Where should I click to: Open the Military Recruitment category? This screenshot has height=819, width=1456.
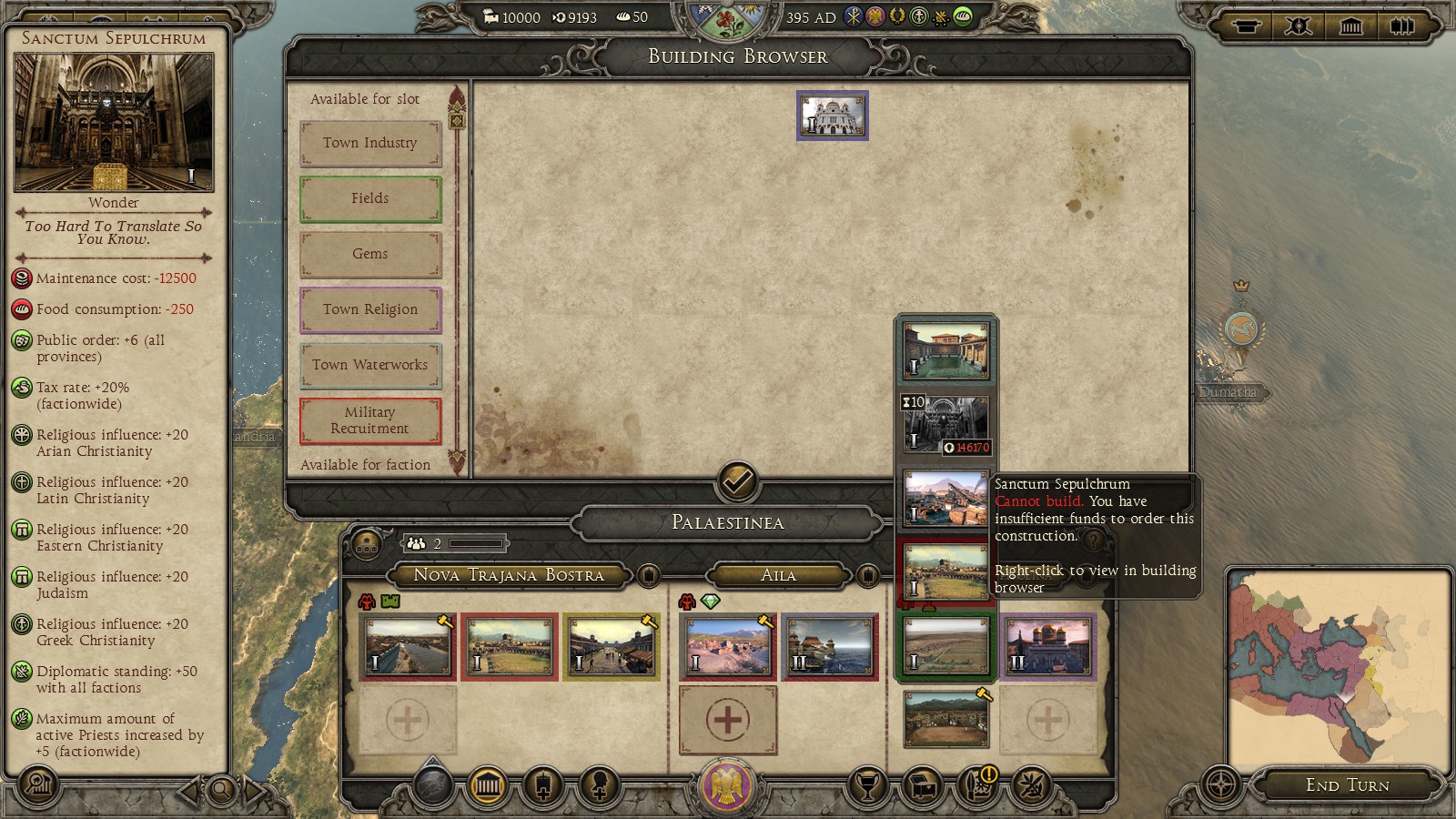tap(370, 420)
